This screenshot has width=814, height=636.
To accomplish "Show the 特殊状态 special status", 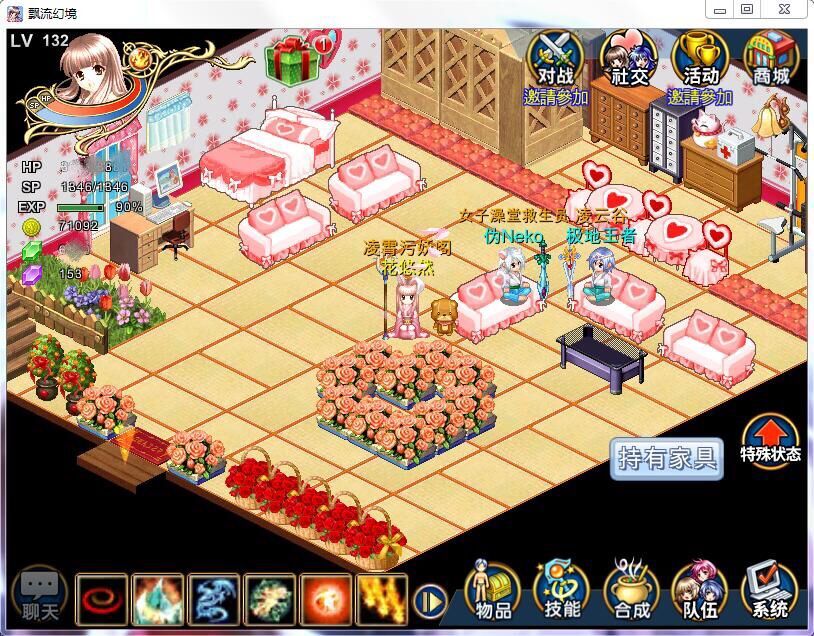I will pyautogui.click(x=770, y=440).
